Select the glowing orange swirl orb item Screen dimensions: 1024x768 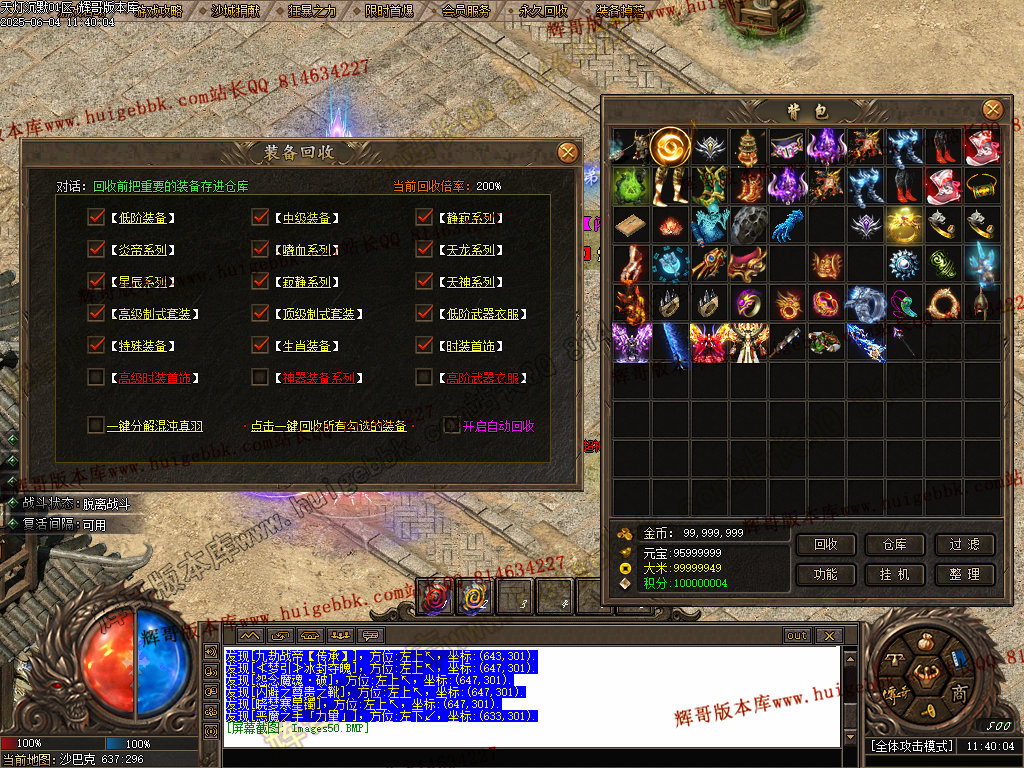click(669, 147)
